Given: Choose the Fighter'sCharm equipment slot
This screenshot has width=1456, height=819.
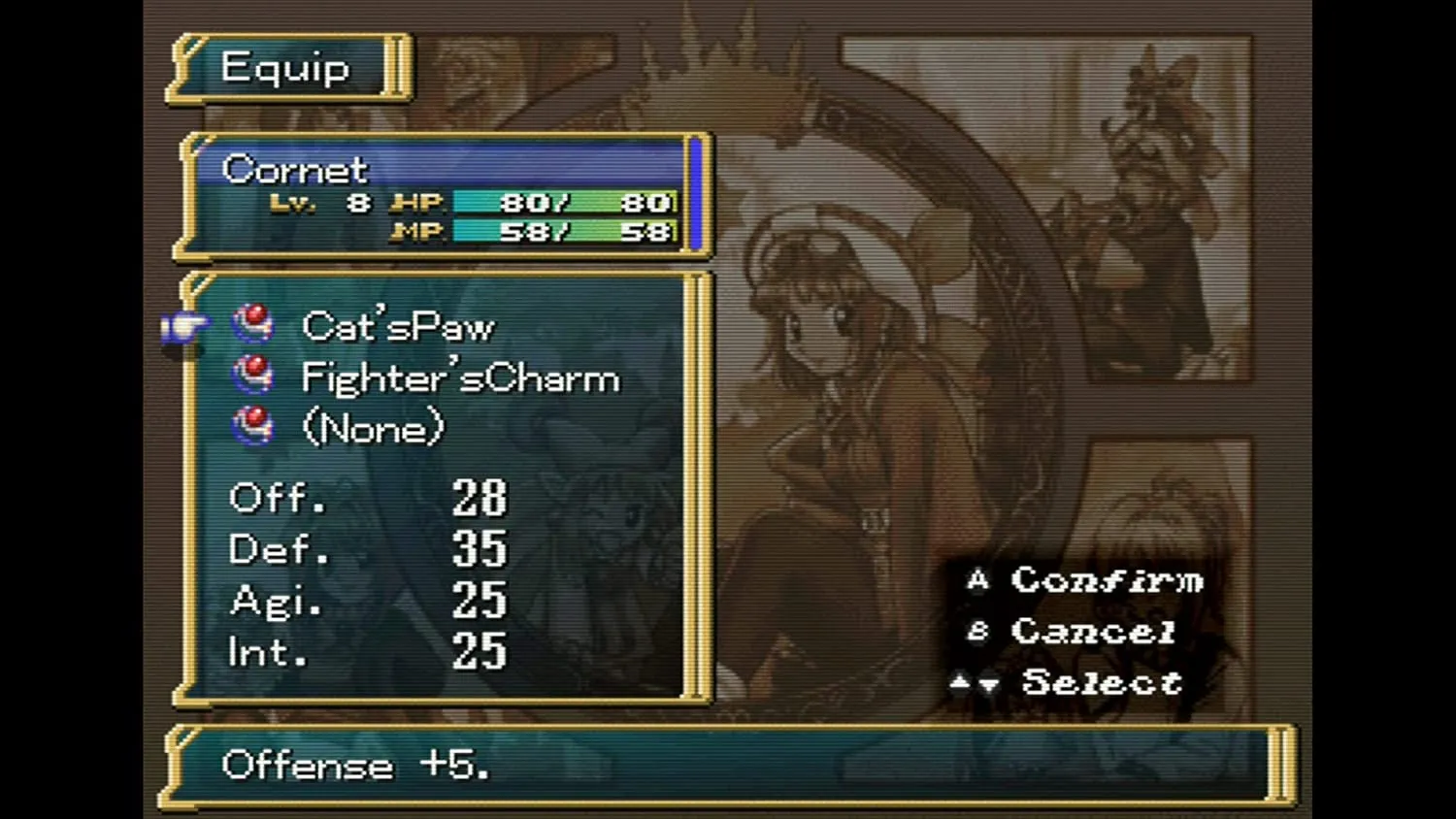Looking at the screenshot, I should click(x=460, y=378).
